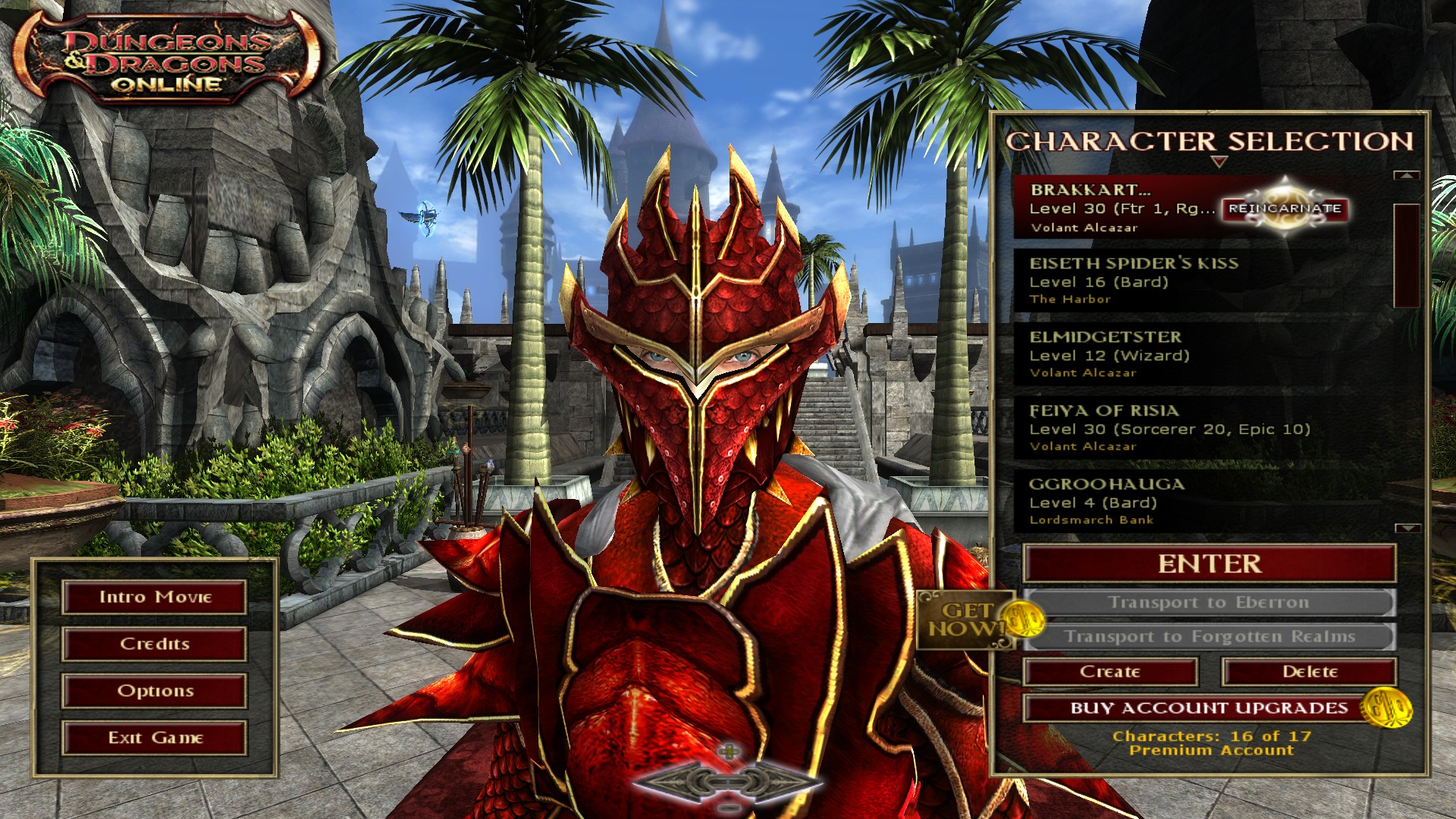Click Transport to Eberron
This screenshot has height=819, width=1456.
coord(1210,603)
